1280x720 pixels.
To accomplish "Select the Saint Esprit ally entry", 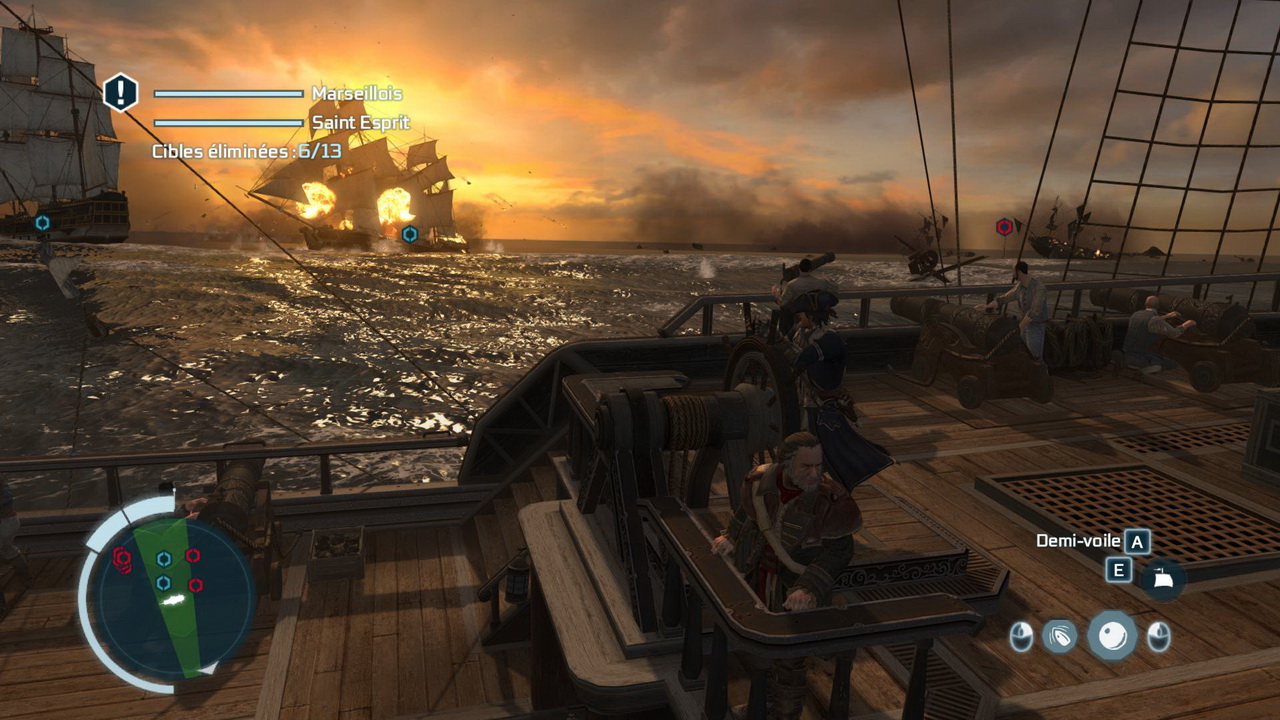I will click(x=360, y=123).
